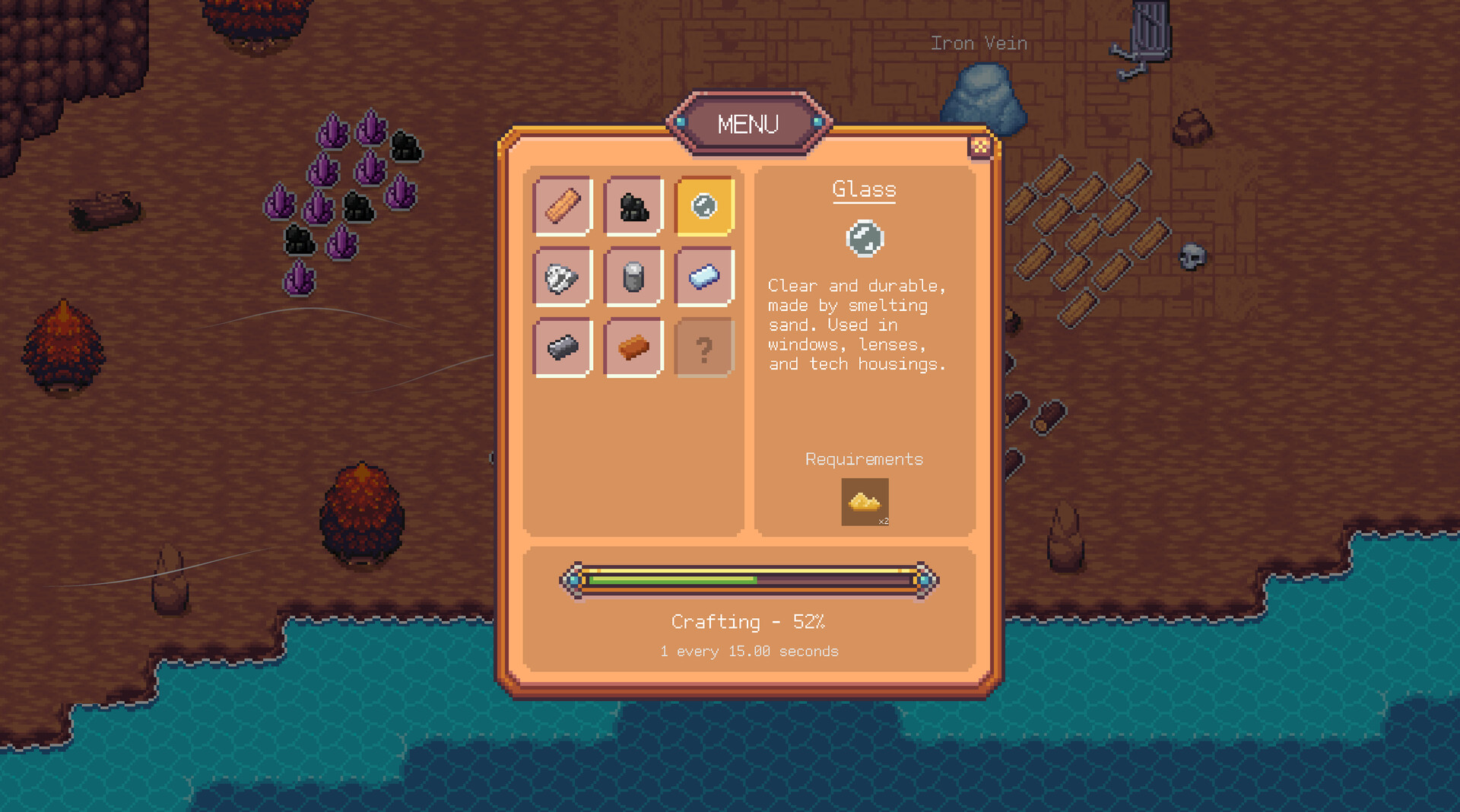Select the highlighted Glass recipe slot
The height and width of the screenshot is (812, 1460).
pyautogui.click(x=704, y=206)
